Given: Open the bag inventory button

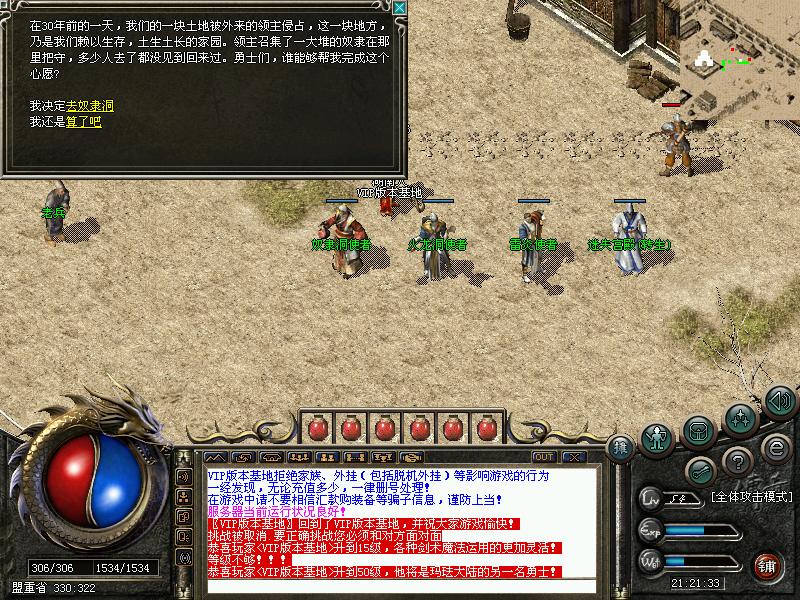Looking at the screenshot, I should coord(698,432).
